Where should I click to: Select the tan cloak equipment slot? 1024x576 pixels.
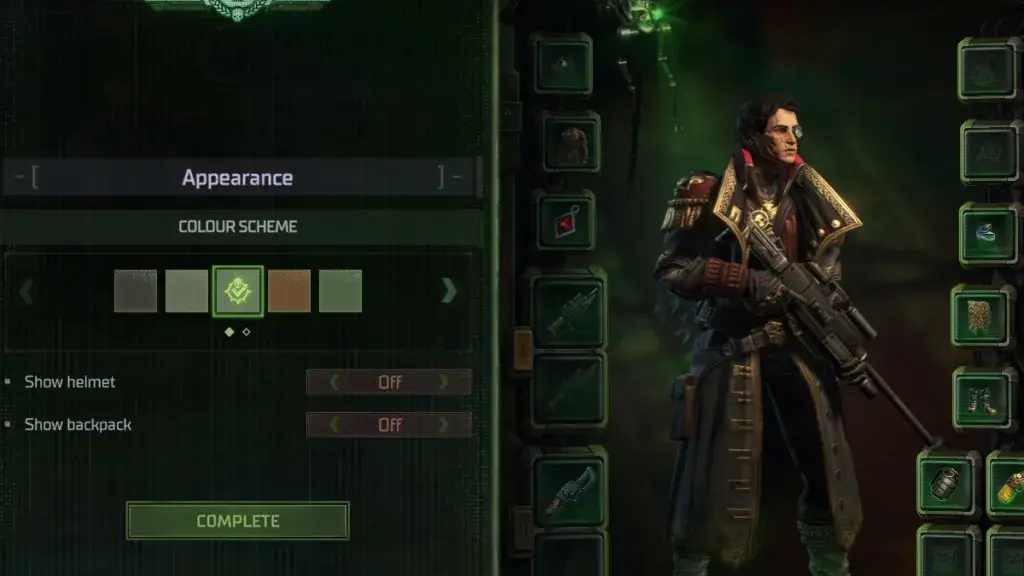[x=982, y=316]
